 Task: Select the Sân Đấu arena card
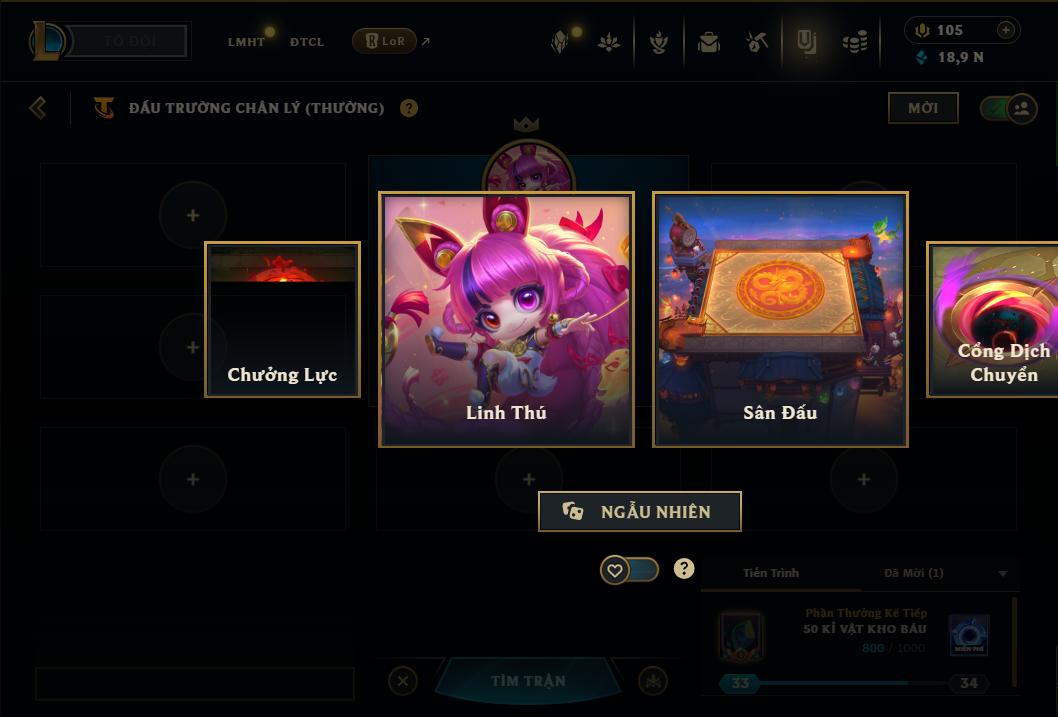click(780, 319)
